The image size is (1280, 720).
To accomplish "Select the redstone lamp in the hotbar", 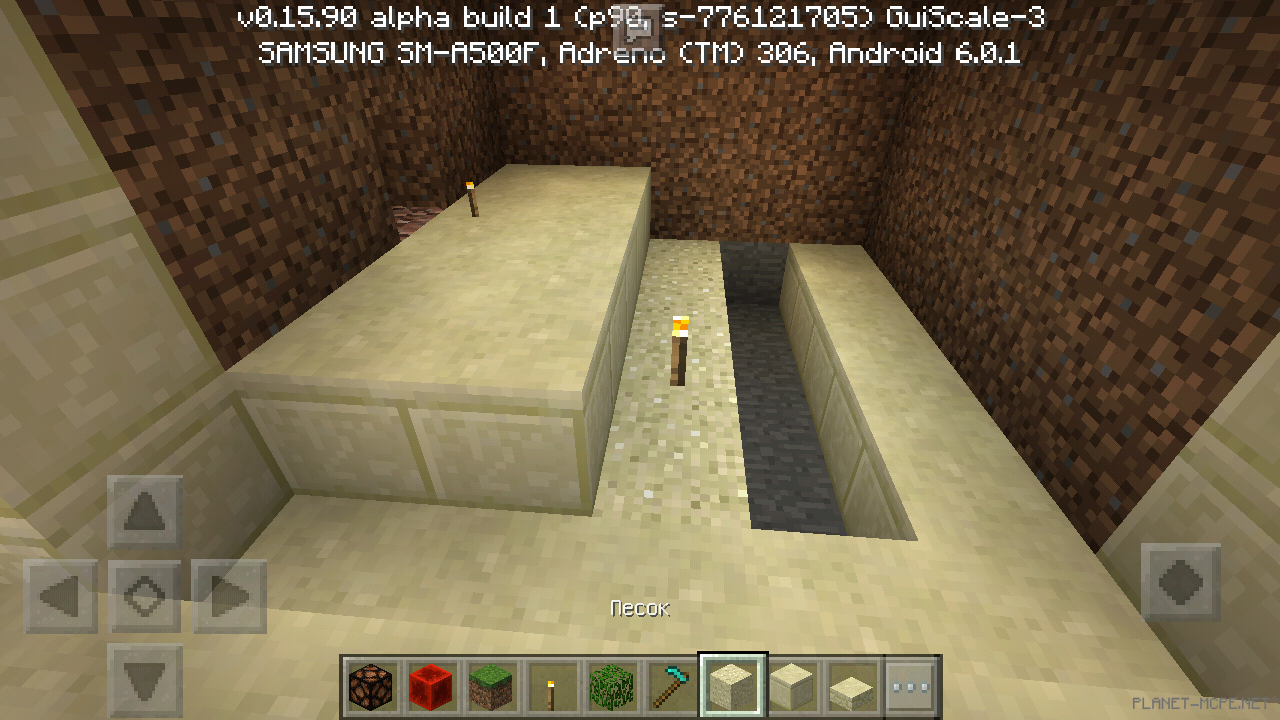I will tap(371, 685).
